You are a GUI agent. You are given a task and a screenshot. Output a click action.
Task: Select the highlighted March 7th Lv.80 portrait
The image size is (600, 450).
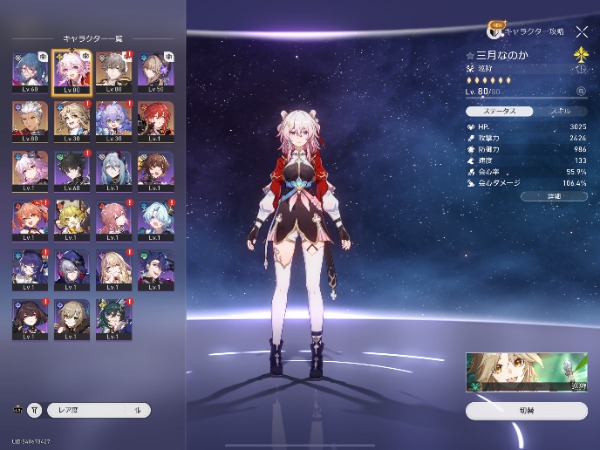[72, 71]
